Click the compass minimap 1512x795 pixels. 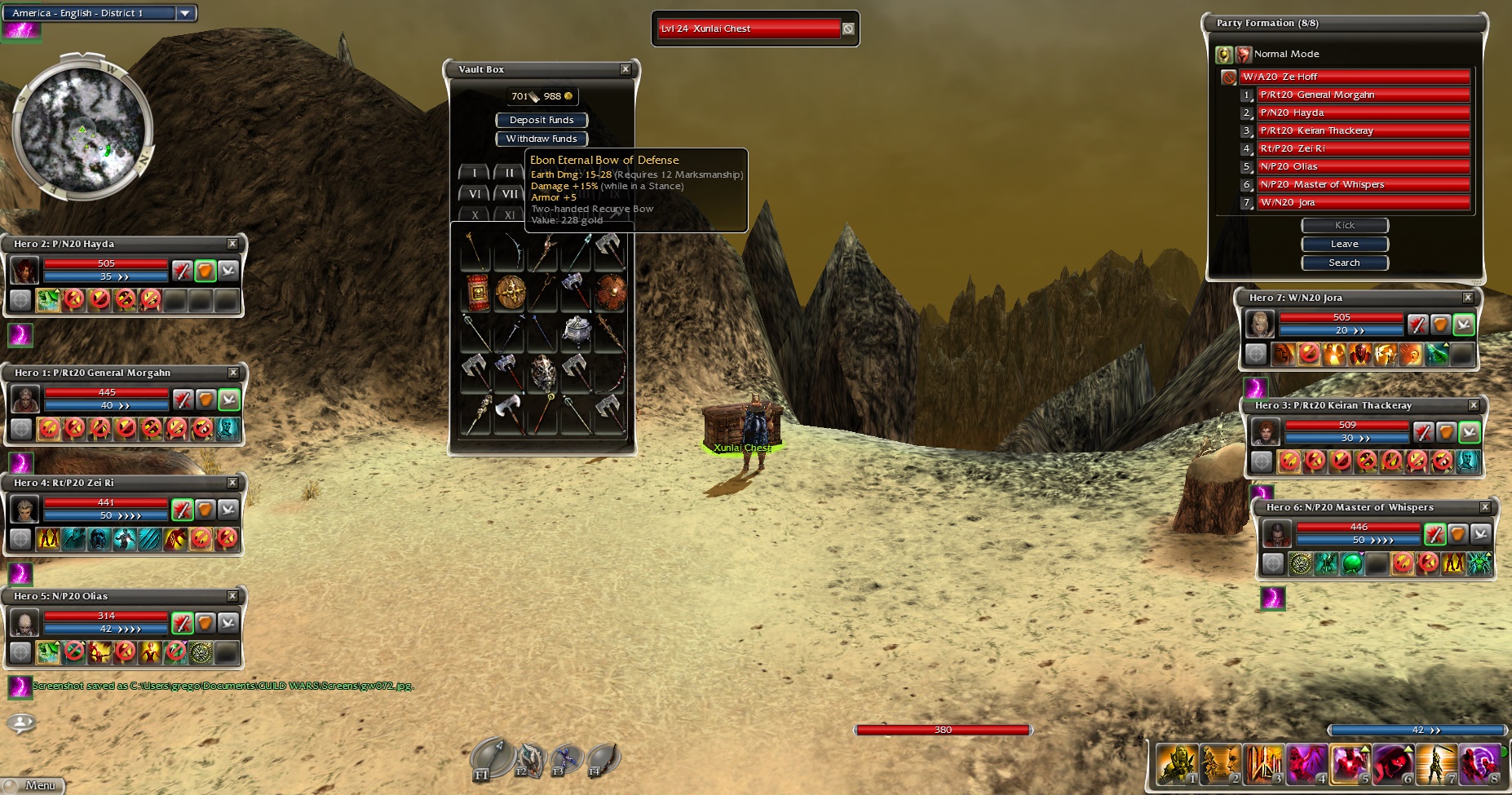pyautogui.click(x=82, y=130)
